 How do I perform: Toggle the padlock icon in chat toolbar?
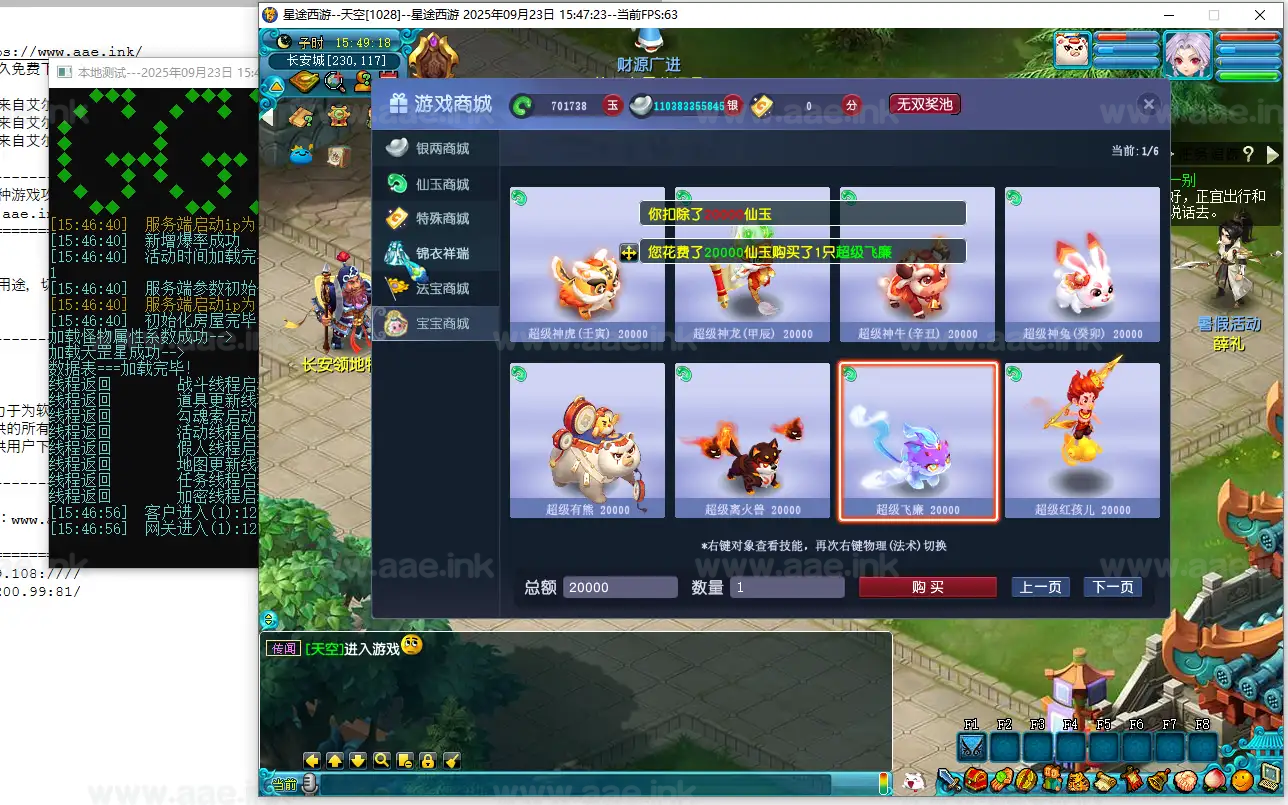[427, 760]
